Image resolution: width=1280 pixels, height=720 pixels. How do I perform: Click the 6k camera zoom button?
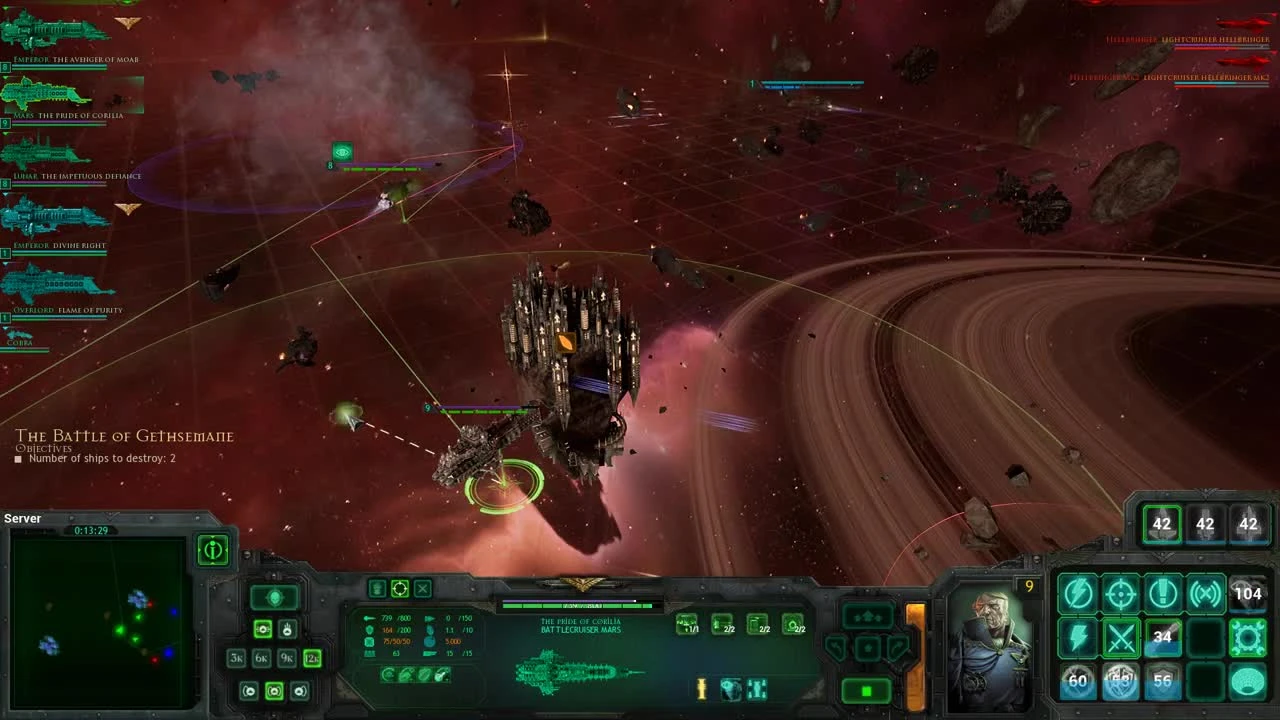(260, 658)
